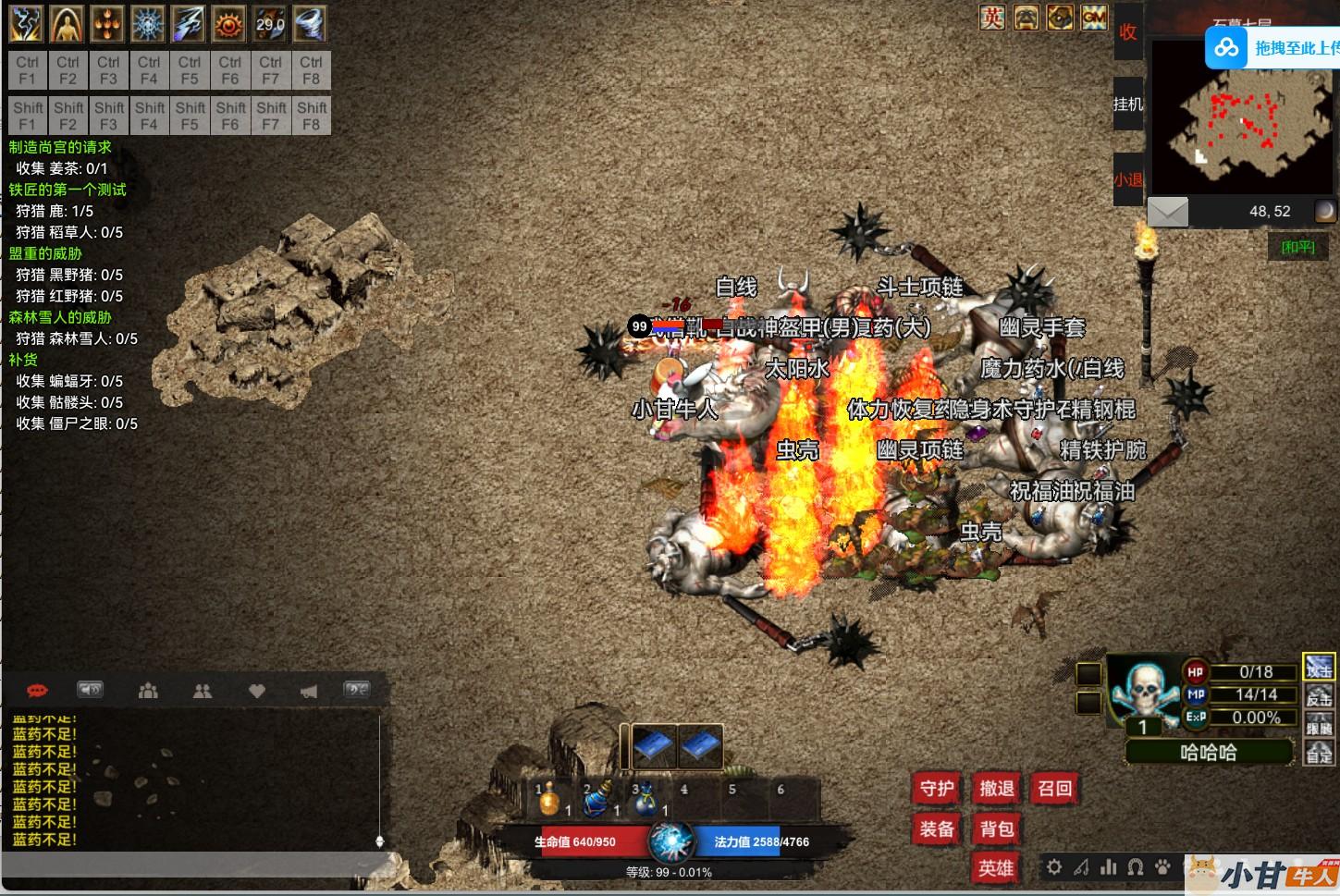The image size is (1340, 896).
Task: Open the 英雄 hero panel
Action: click(997, 868)
